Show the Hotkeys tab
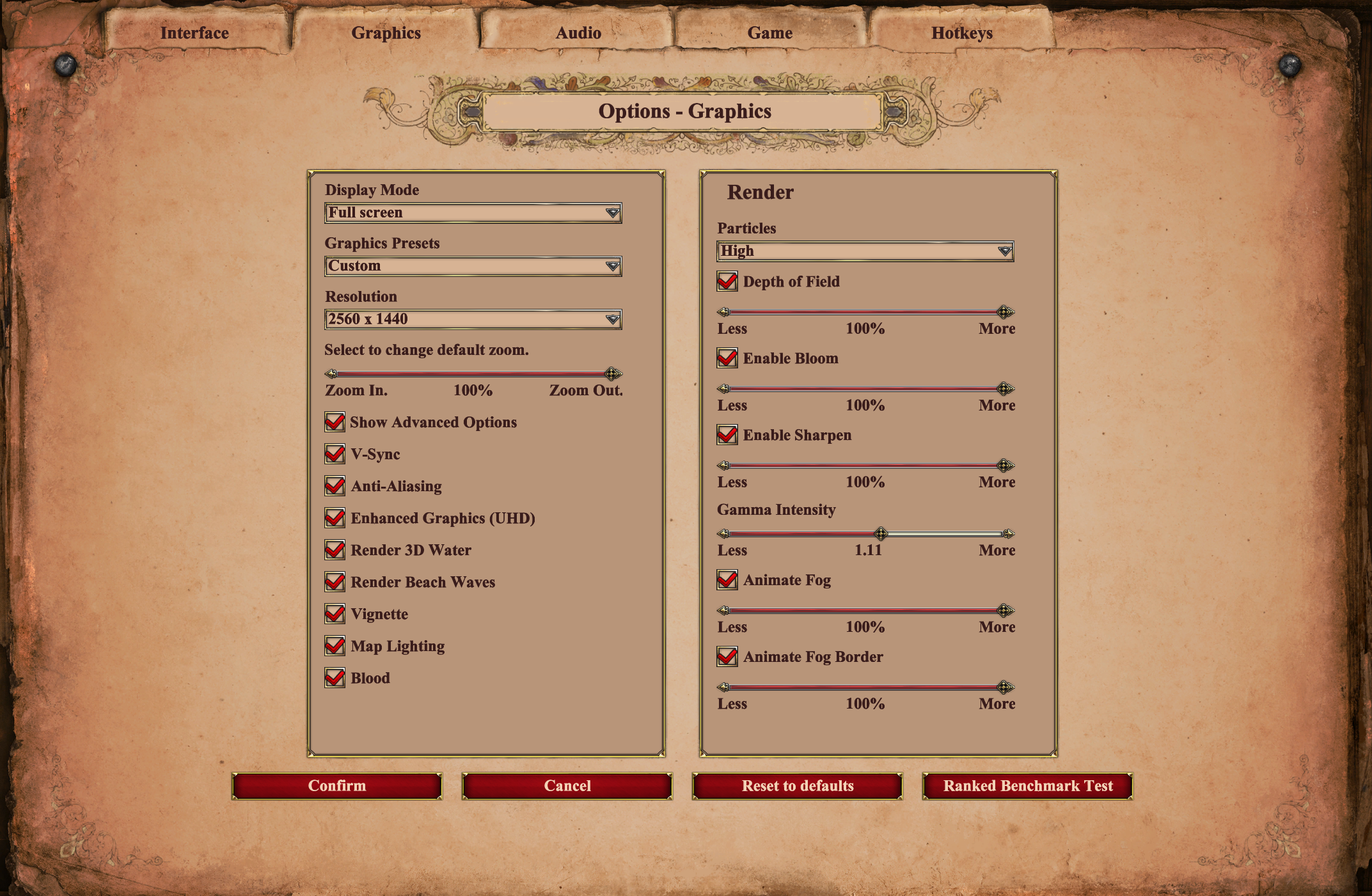Screen dimensions: 1372x896 (x=961, y=33)
